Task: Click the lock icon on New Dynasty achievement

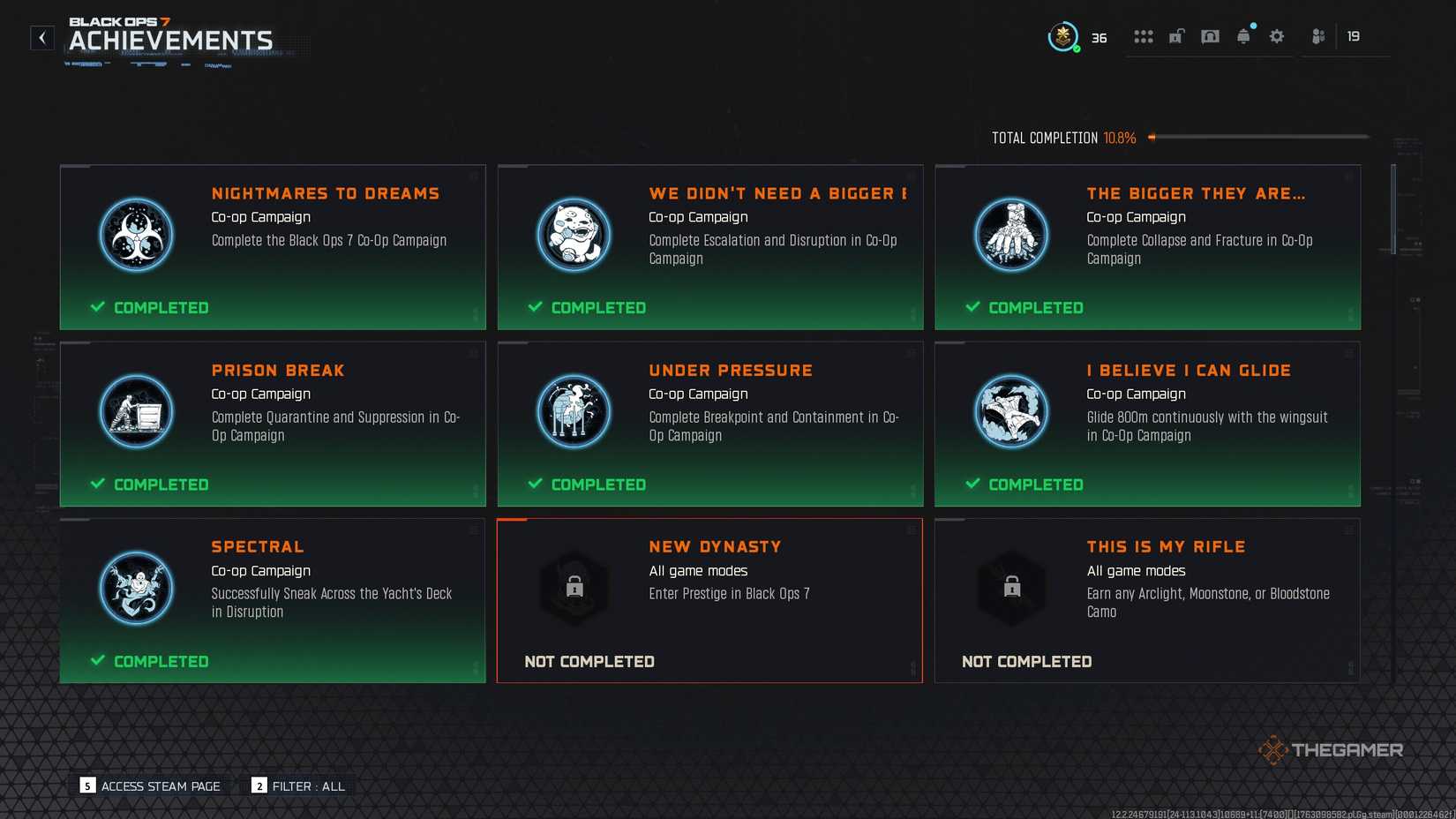Action: 574,588
